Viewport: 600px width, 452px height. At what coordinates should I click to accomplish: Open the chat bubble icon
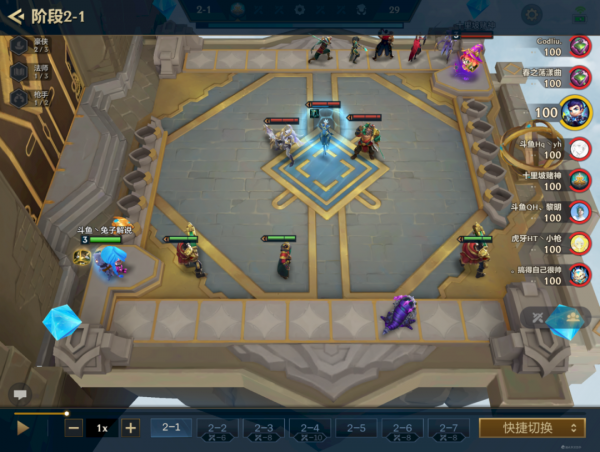(x=19, y=394)
